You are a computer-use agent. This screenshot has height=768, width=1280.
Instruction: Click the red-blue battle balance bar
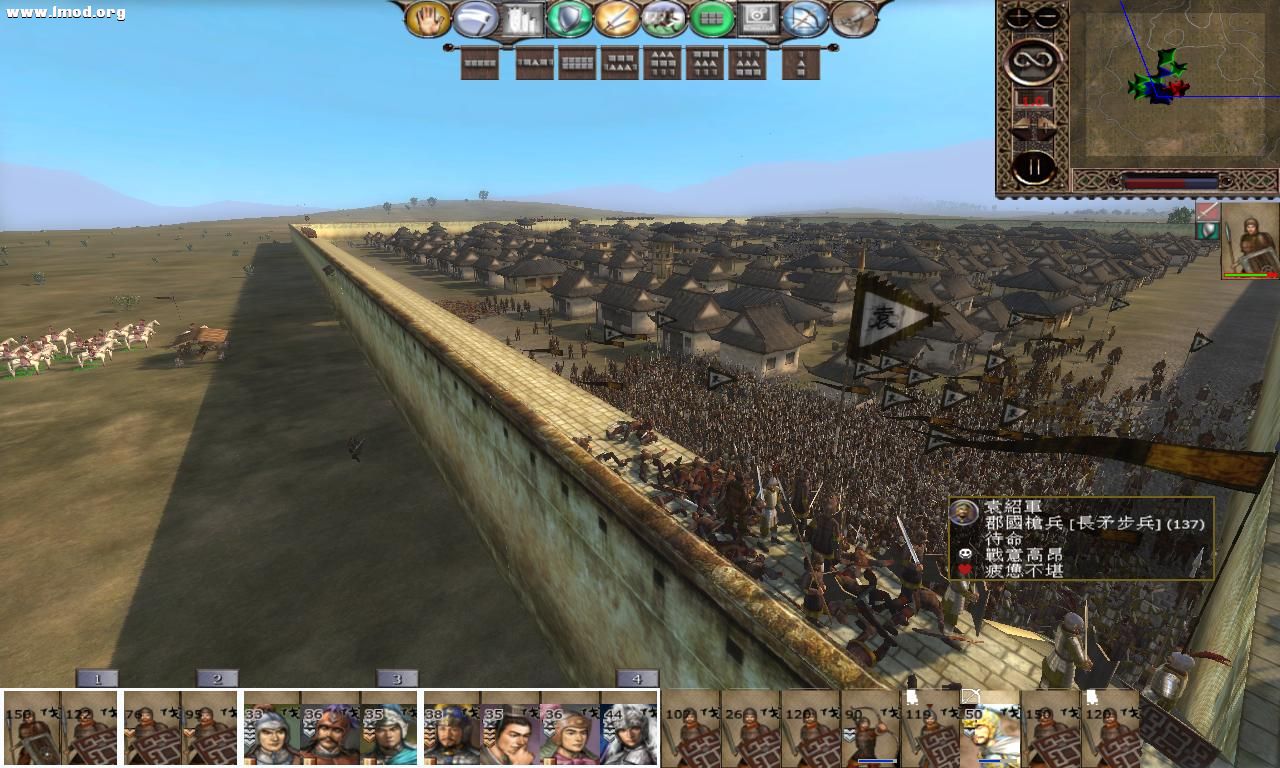pyautogui.click(x=1170, y=180)
